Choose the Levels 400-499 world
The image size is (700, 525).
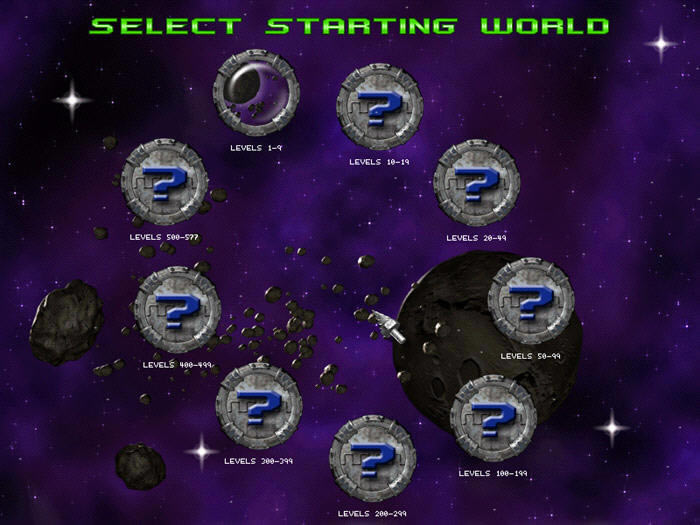tap(177, 310)
